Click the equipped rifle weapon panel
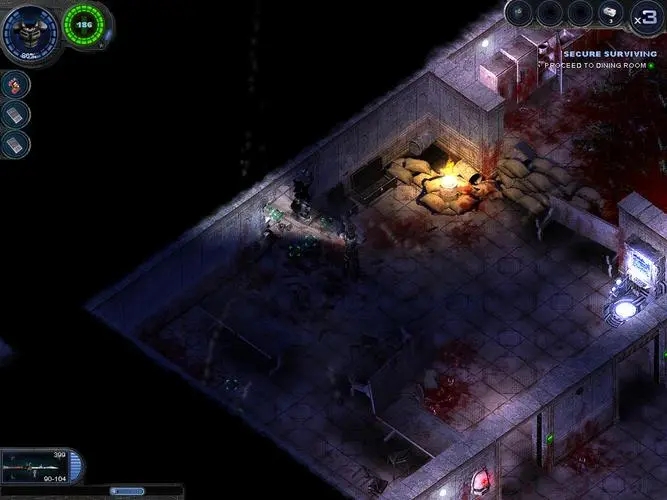This screenshot has height=500, width=667. [38, 465]
